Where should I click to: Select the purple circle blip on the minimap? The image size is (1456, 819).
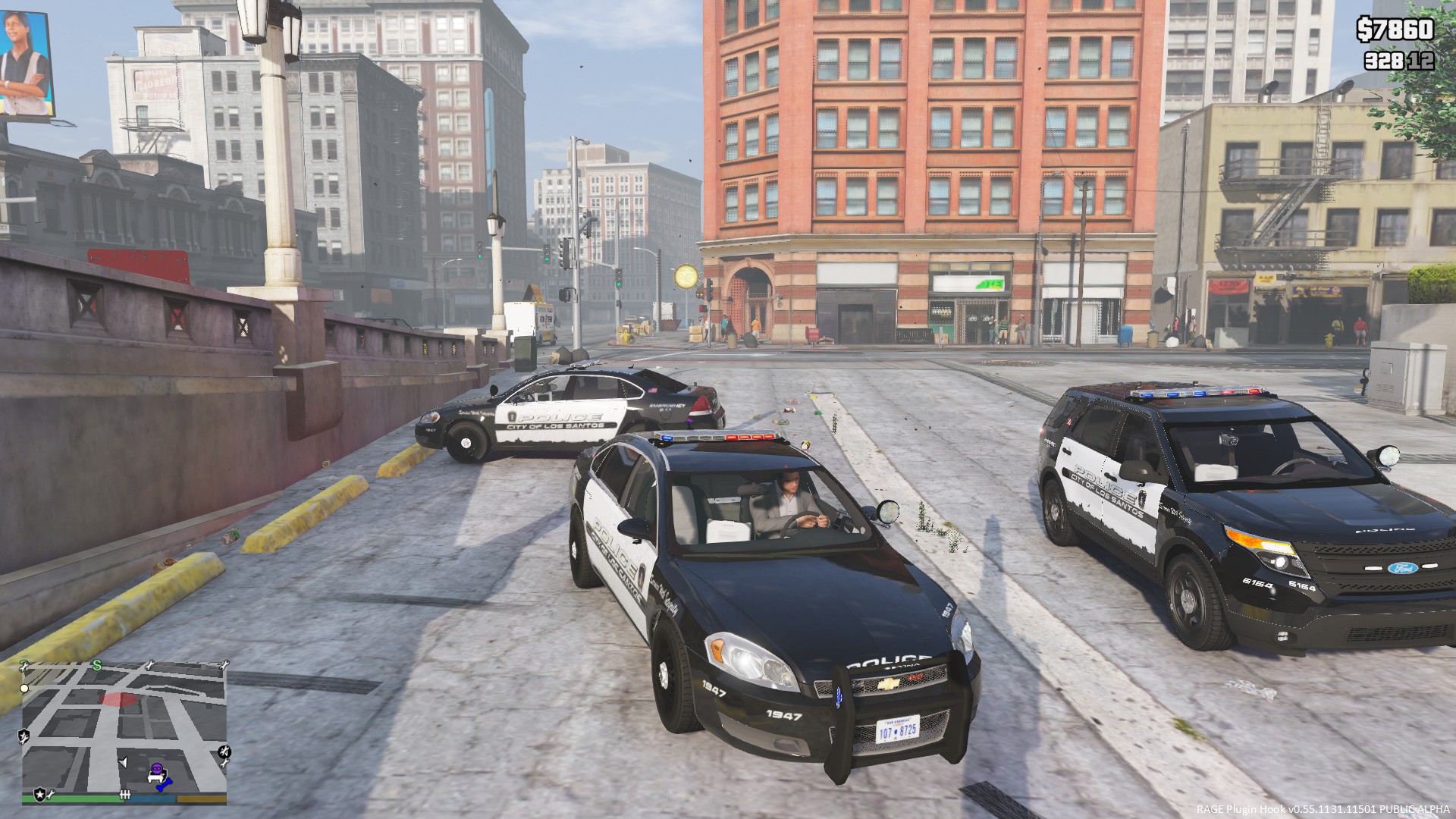pos(156,770)
